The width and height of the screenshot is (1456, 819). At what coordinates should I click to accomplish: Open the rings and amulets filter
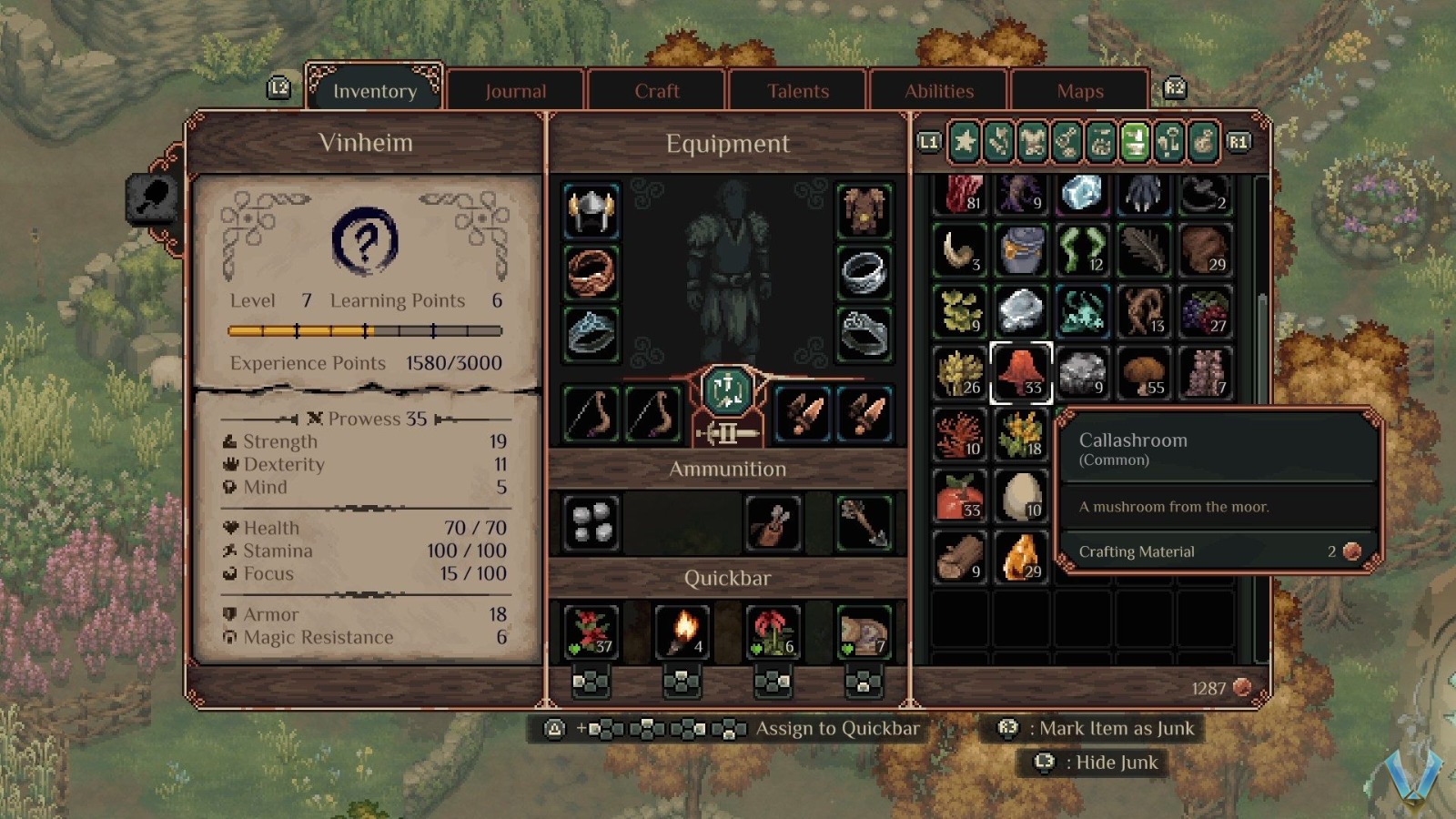pos(1066,143)
